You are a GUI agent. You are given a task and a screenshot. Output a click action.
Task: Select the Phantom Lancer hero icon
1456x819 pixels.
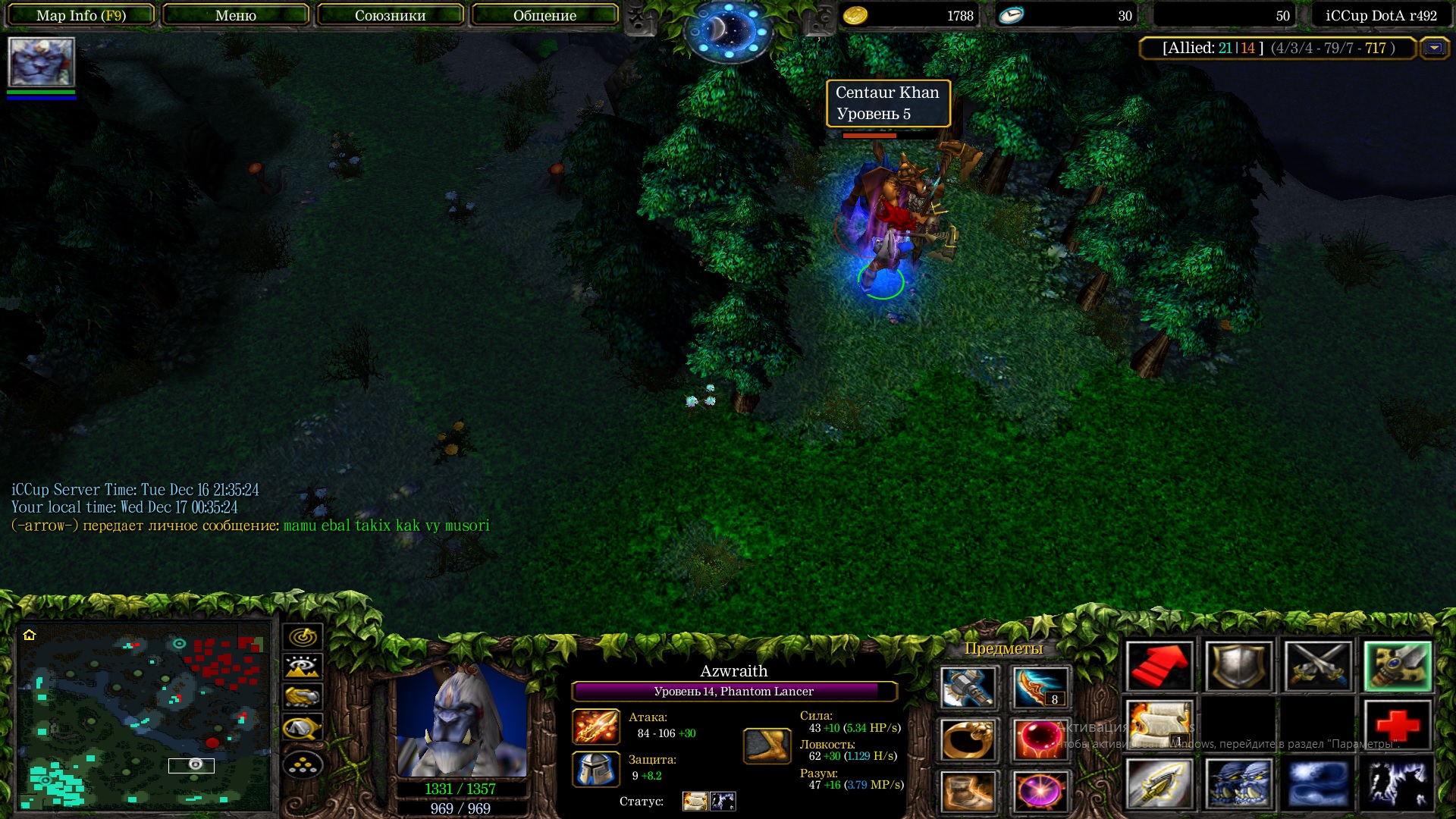(41, 62)
